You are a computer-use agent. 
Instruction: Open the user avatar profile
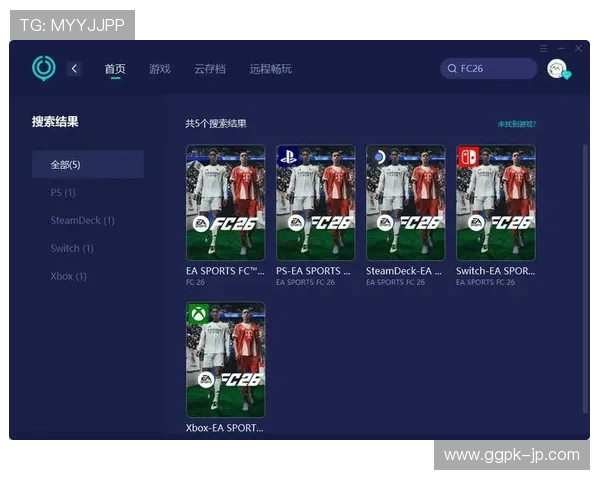pyautogui.click(x=557, y=68)
